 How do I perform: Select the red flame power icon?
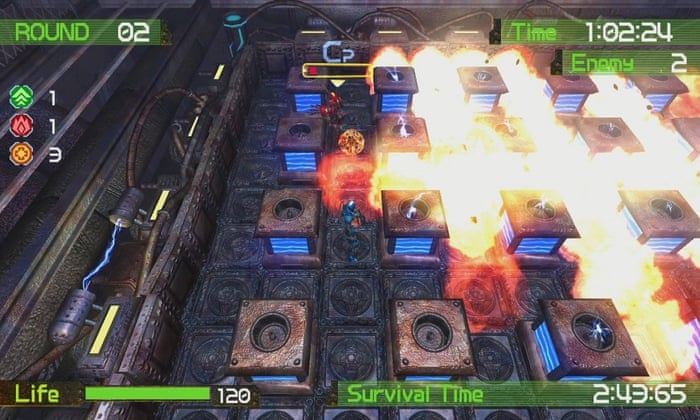pos(21,126)
